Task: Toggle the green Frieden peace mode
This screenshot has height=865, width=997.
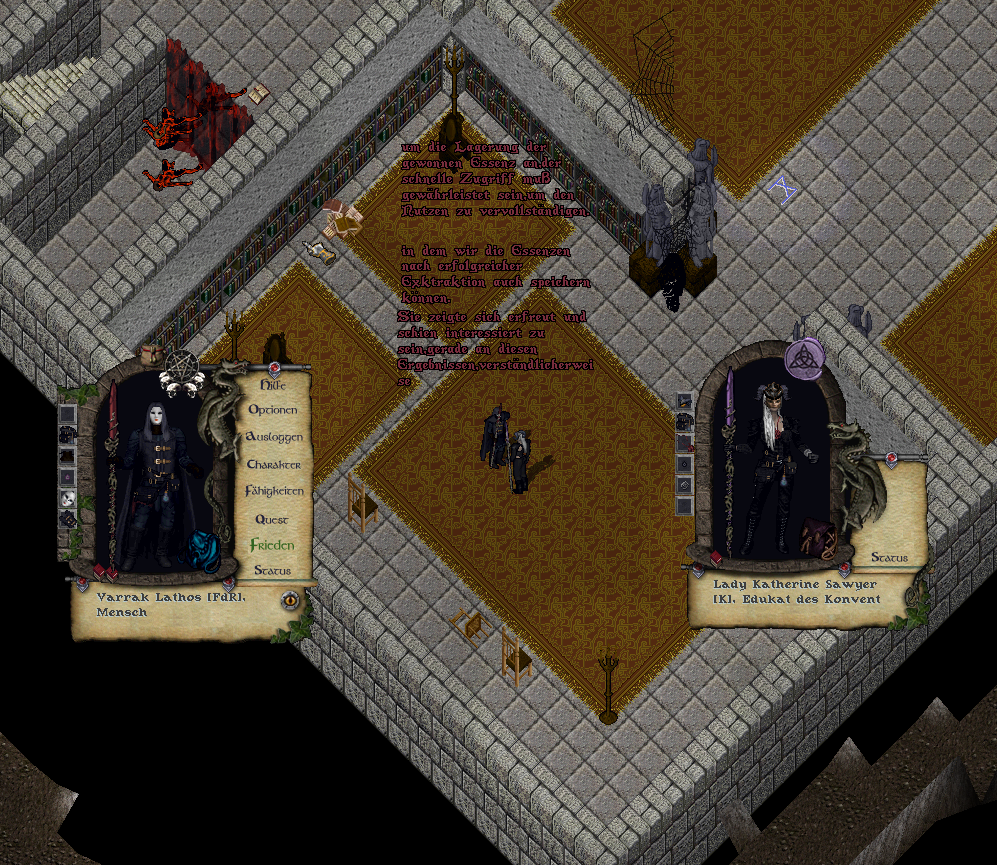Action: tap(272, 546)
